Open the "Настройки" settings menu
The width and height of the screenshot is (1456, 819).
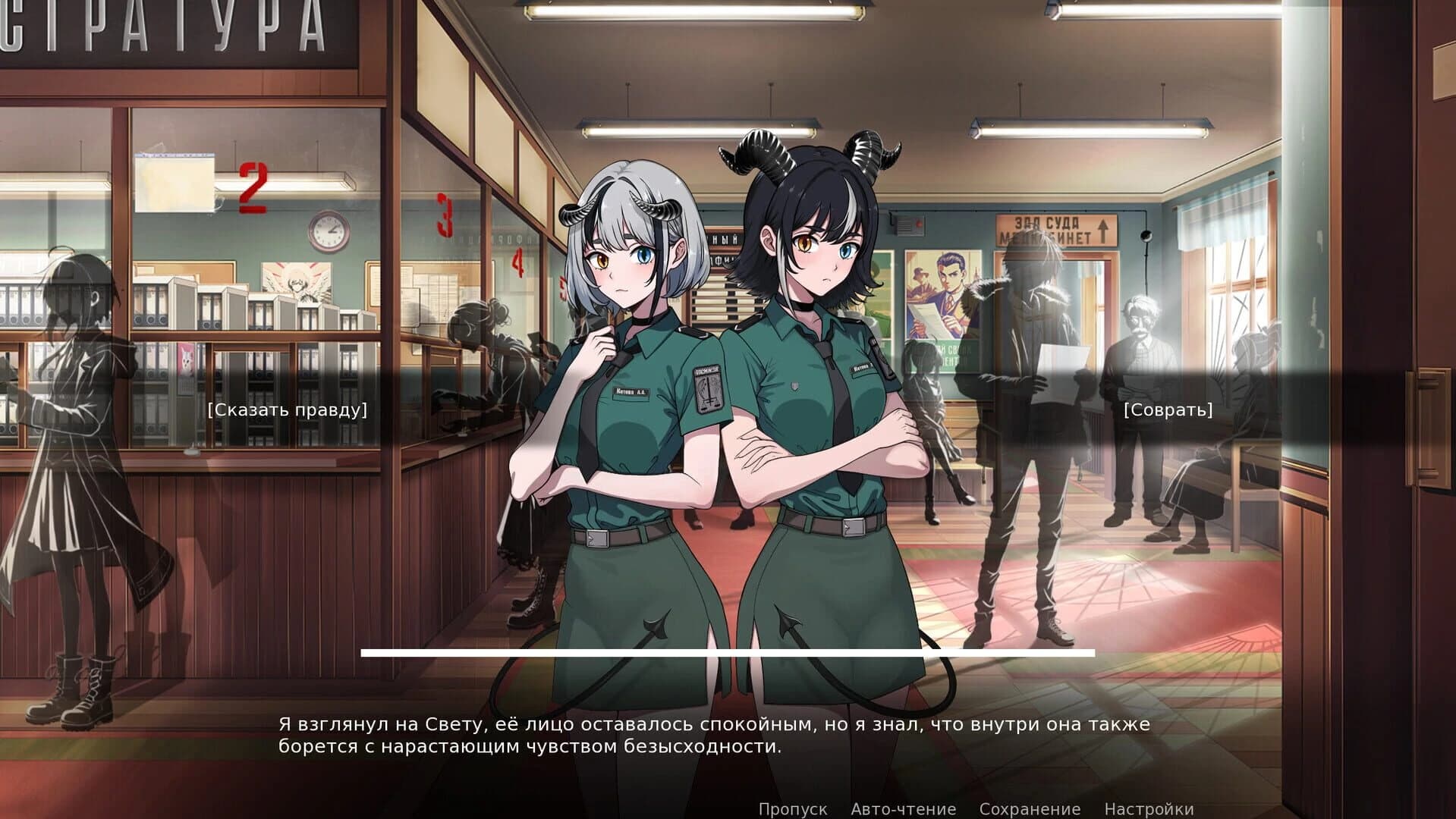click(x=1149, y=808)
